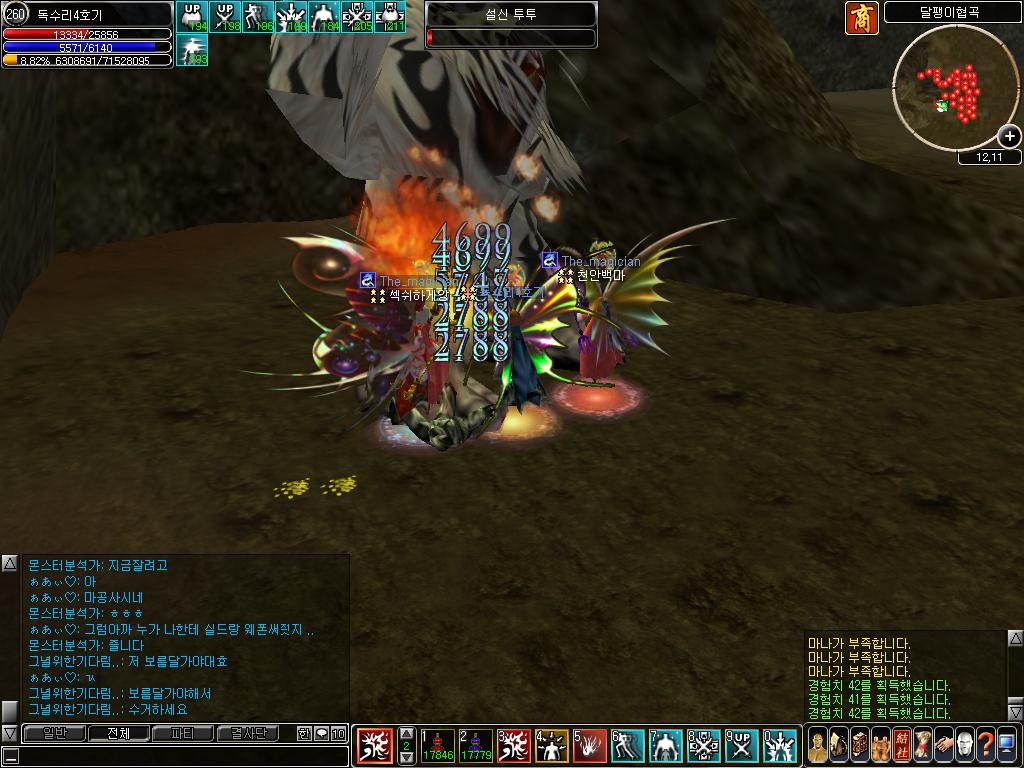This screenshot has height=768, width=1024.
Task: Open the 結社 guild menu icon
Action: point(901,744)
